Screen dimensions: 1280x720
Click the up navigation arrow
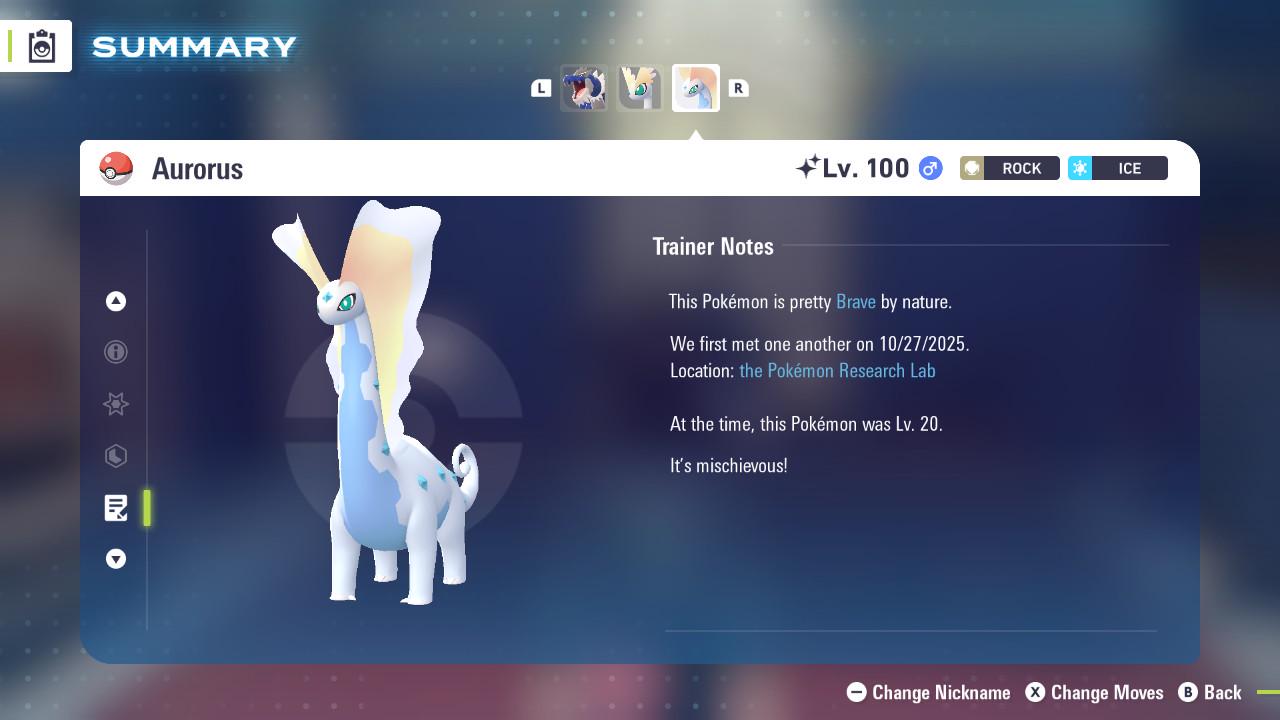point(116,301)
